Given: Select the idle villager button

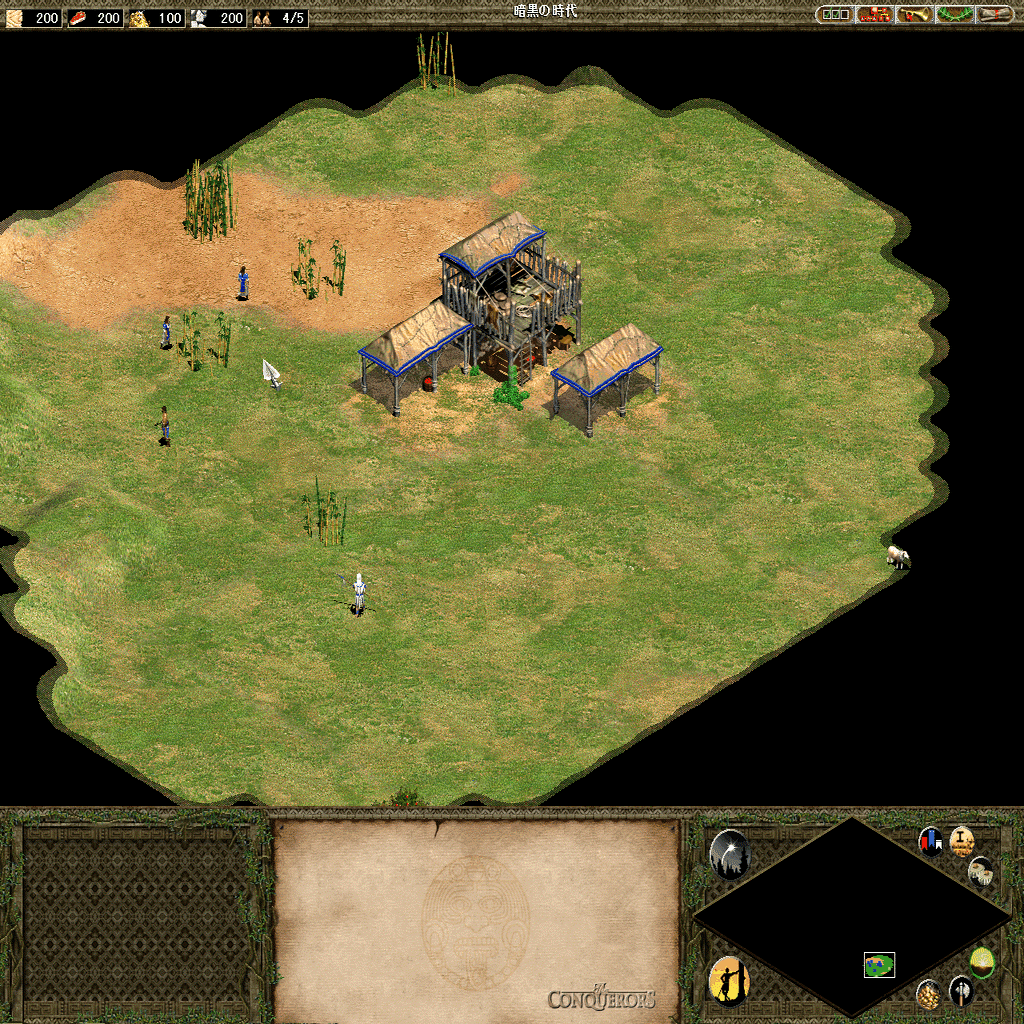Looking at the screenshot, I should click(729, 981).
